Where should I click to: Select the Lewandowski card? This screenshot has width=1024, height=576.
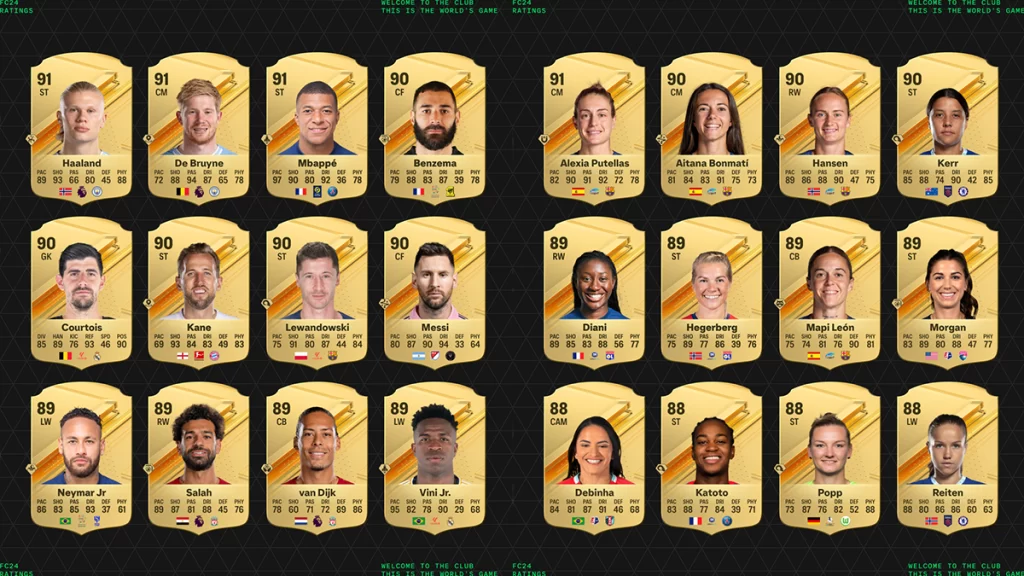pos(317,294)
